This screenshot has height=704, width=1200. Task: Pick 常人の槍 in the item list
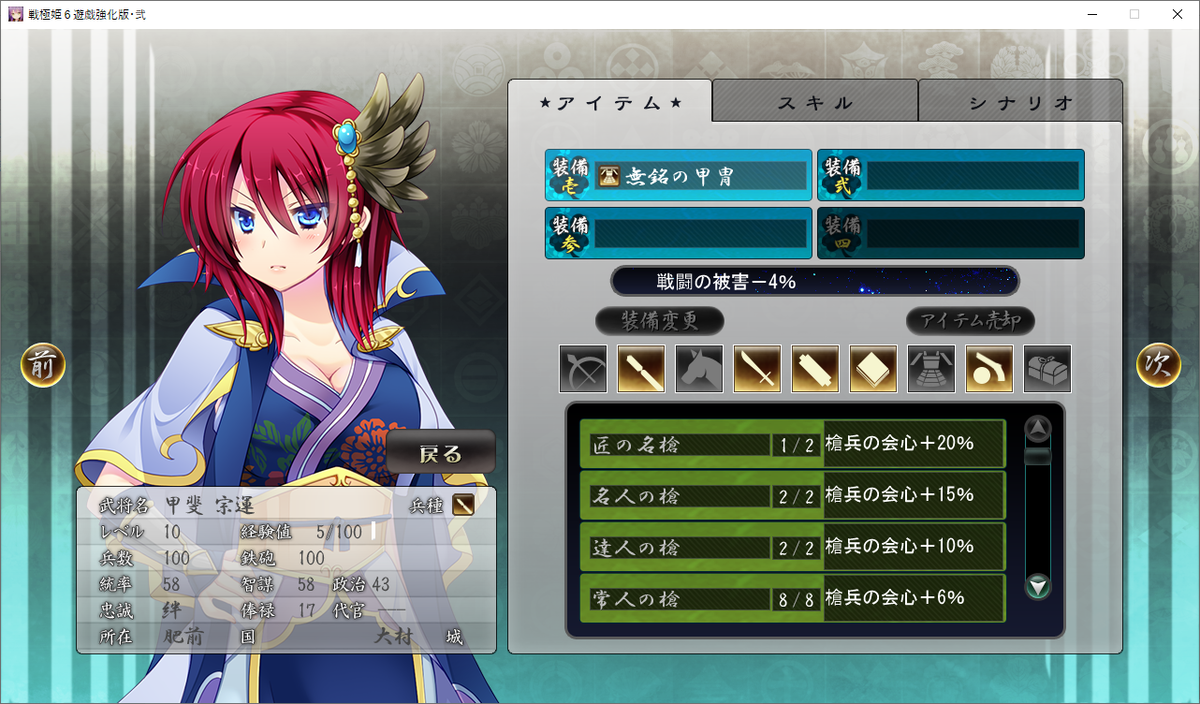792,598
